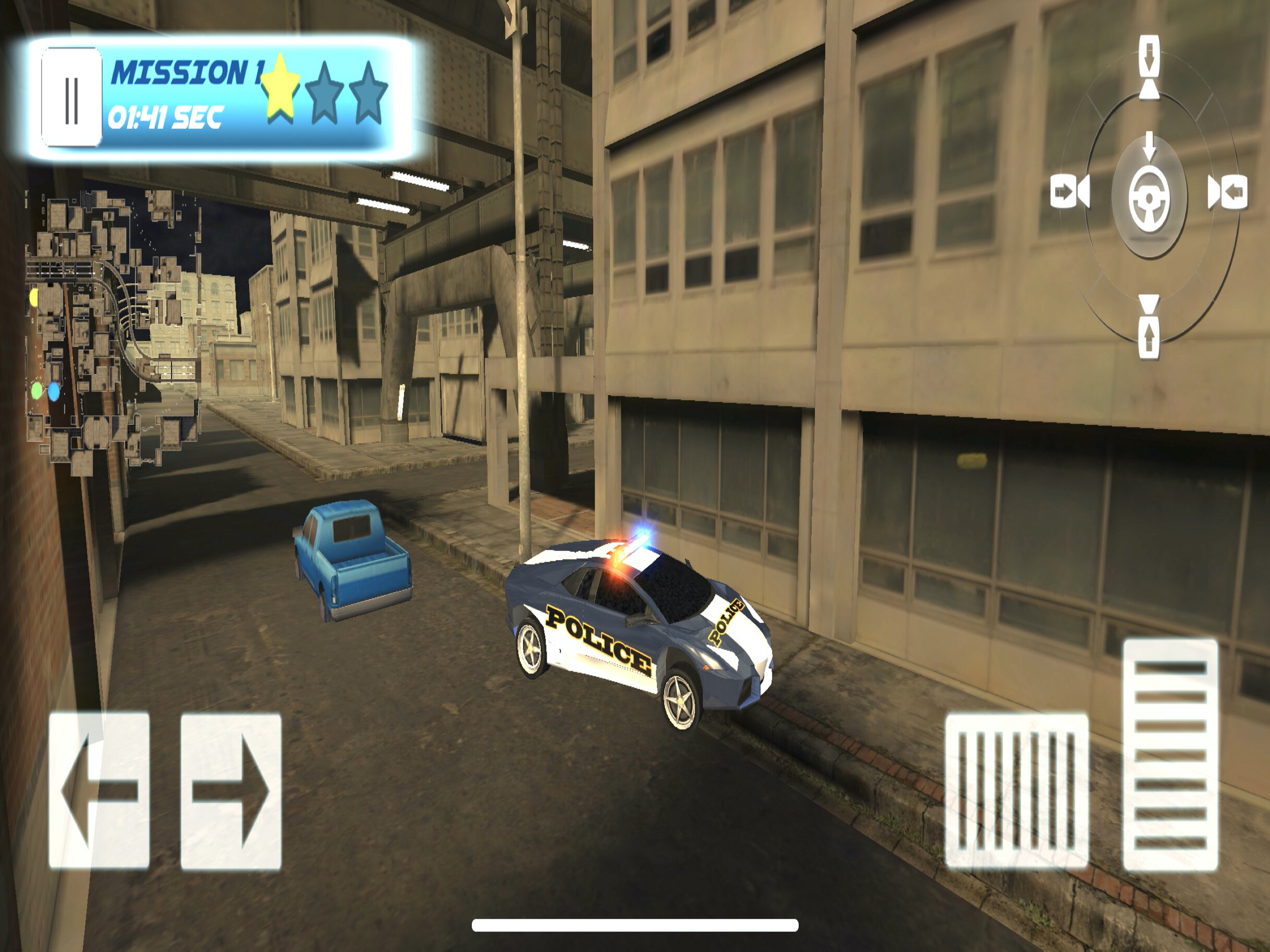Steer right with the right arrow button
The image size is (1270, 952).
tap(231, 791)
